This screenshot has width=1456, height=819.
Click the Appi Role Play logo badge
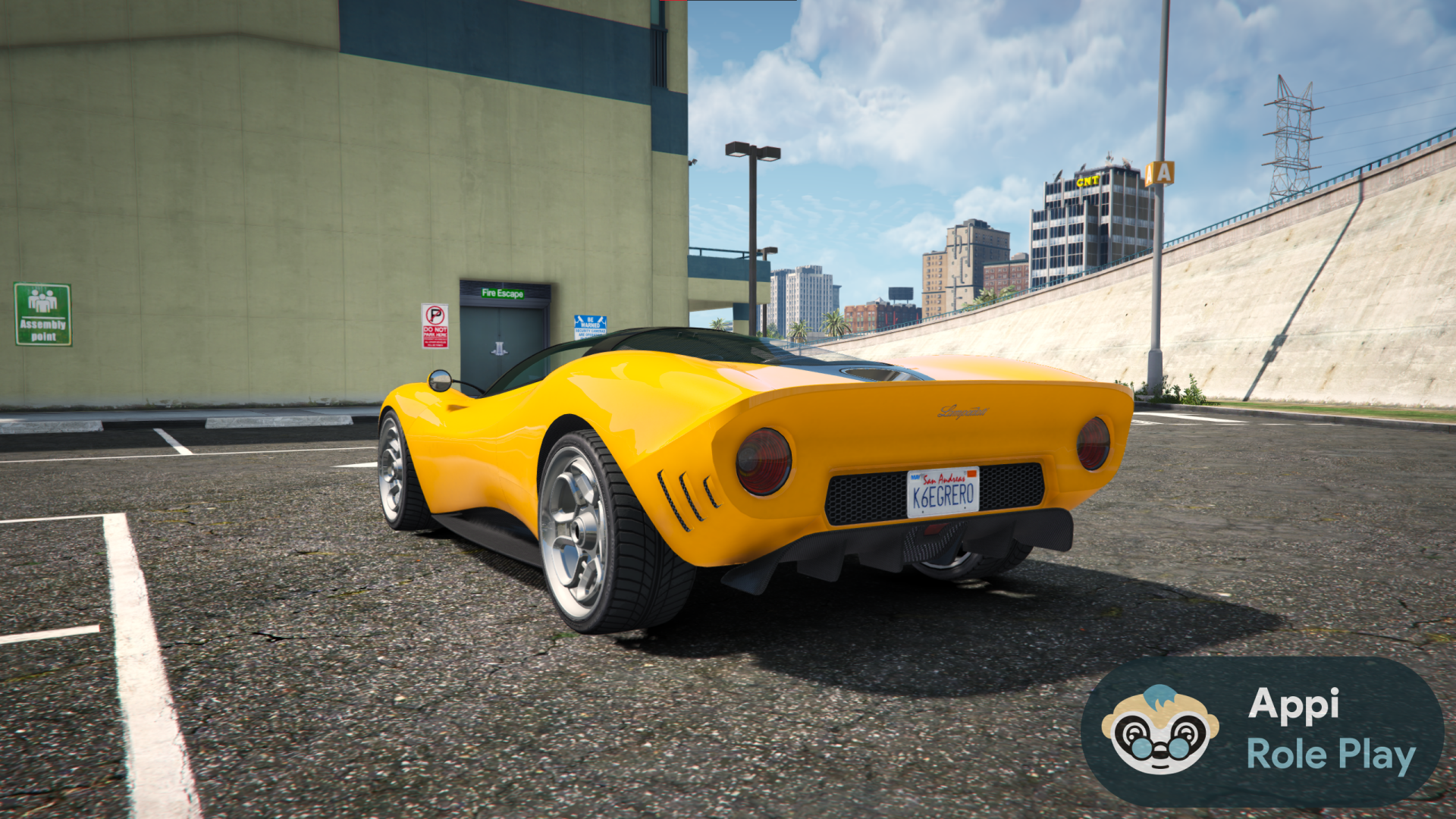(1262, 731)
